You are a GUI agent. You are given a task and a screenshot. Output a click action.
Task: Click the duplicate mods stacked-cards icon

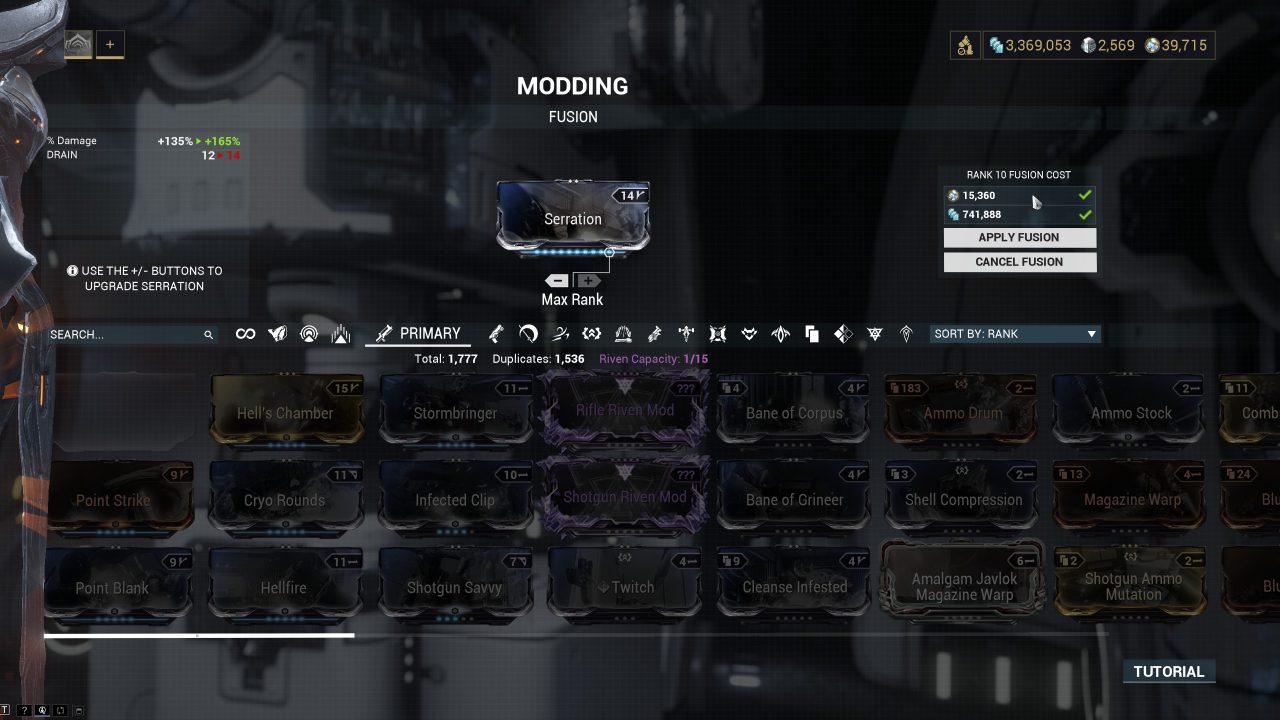812,333
